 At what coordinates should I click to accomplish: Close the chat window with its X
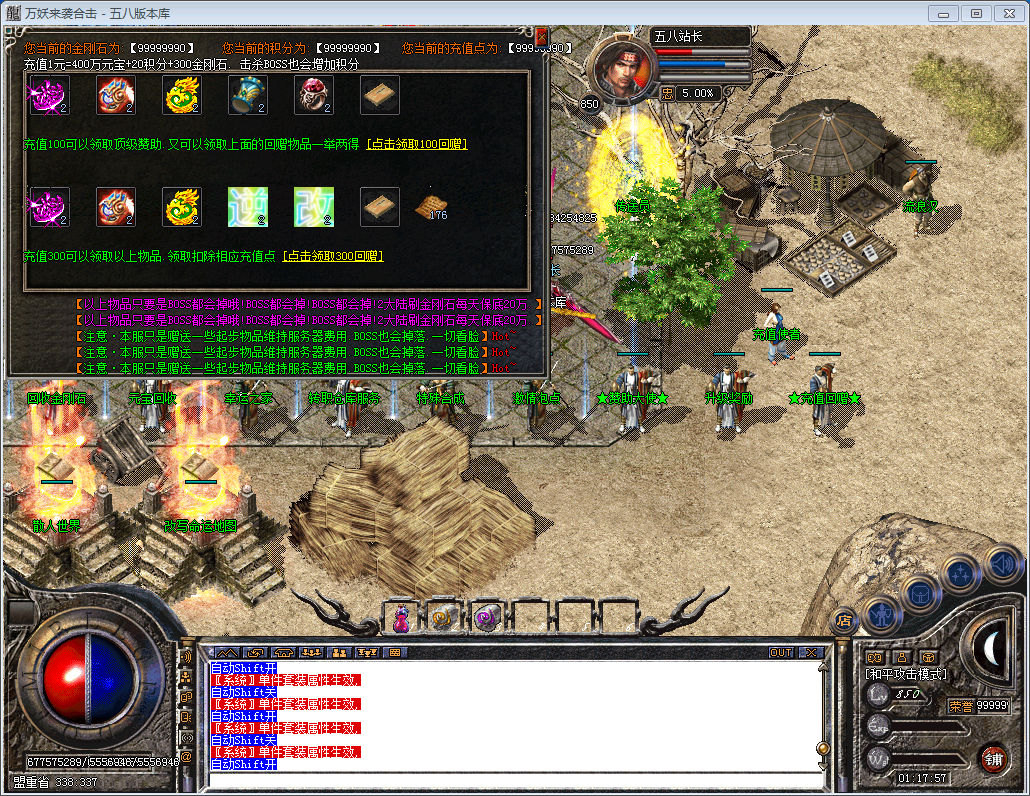(810, 652)
